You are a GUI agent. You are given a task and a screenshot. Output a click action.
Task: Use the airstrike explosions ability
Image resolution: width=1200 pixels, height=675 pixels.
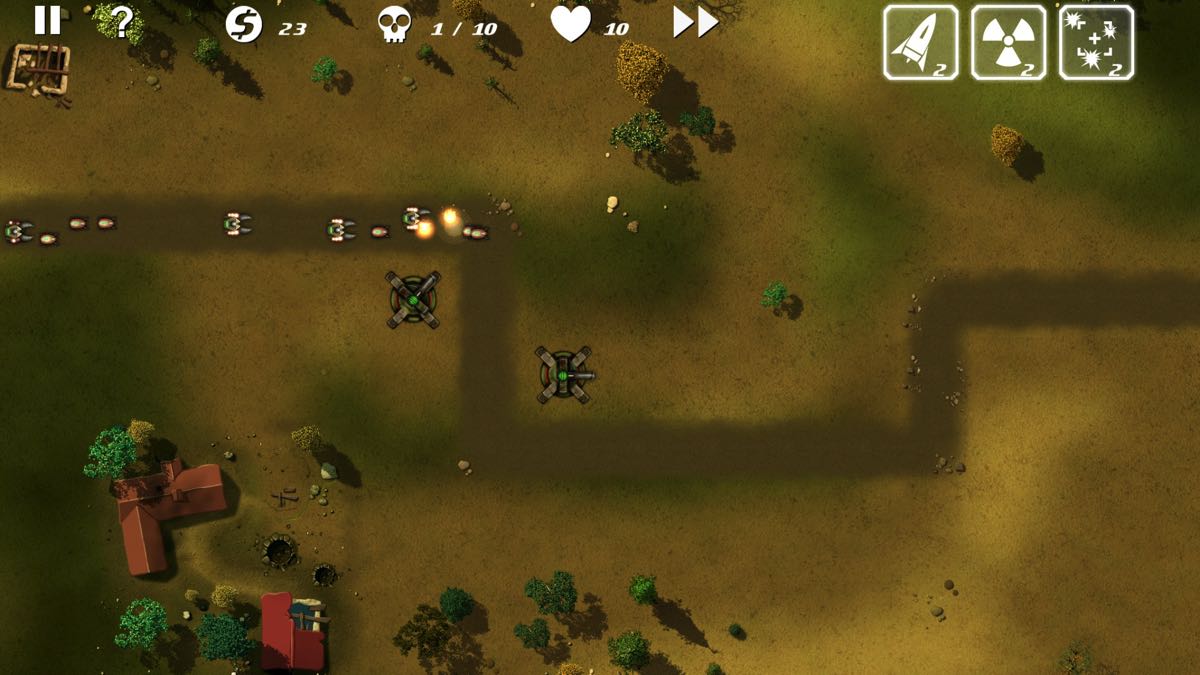coord(1096,42)
